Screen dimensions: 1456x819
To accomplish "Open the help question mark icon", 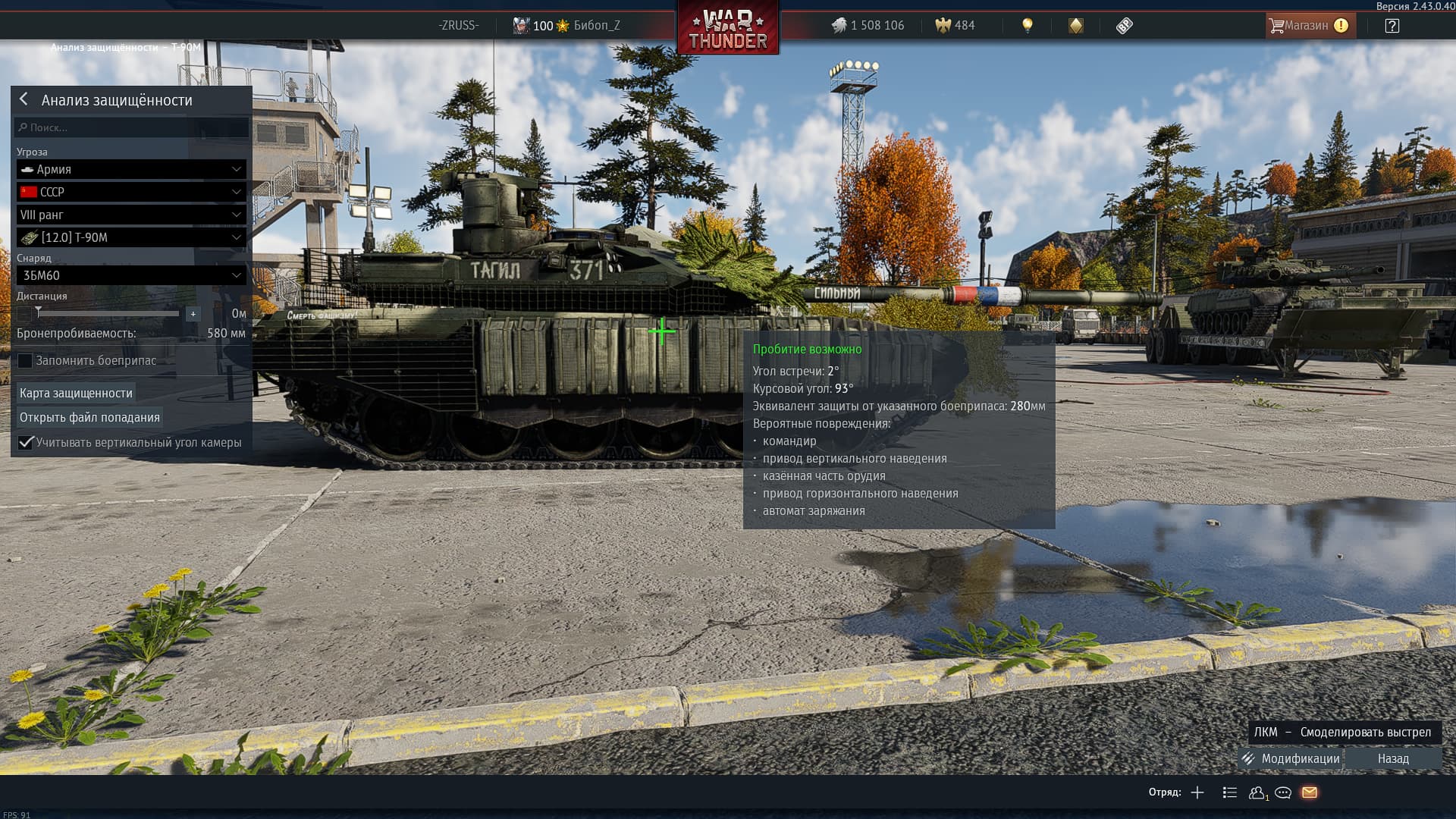I will pos(1392,26).
